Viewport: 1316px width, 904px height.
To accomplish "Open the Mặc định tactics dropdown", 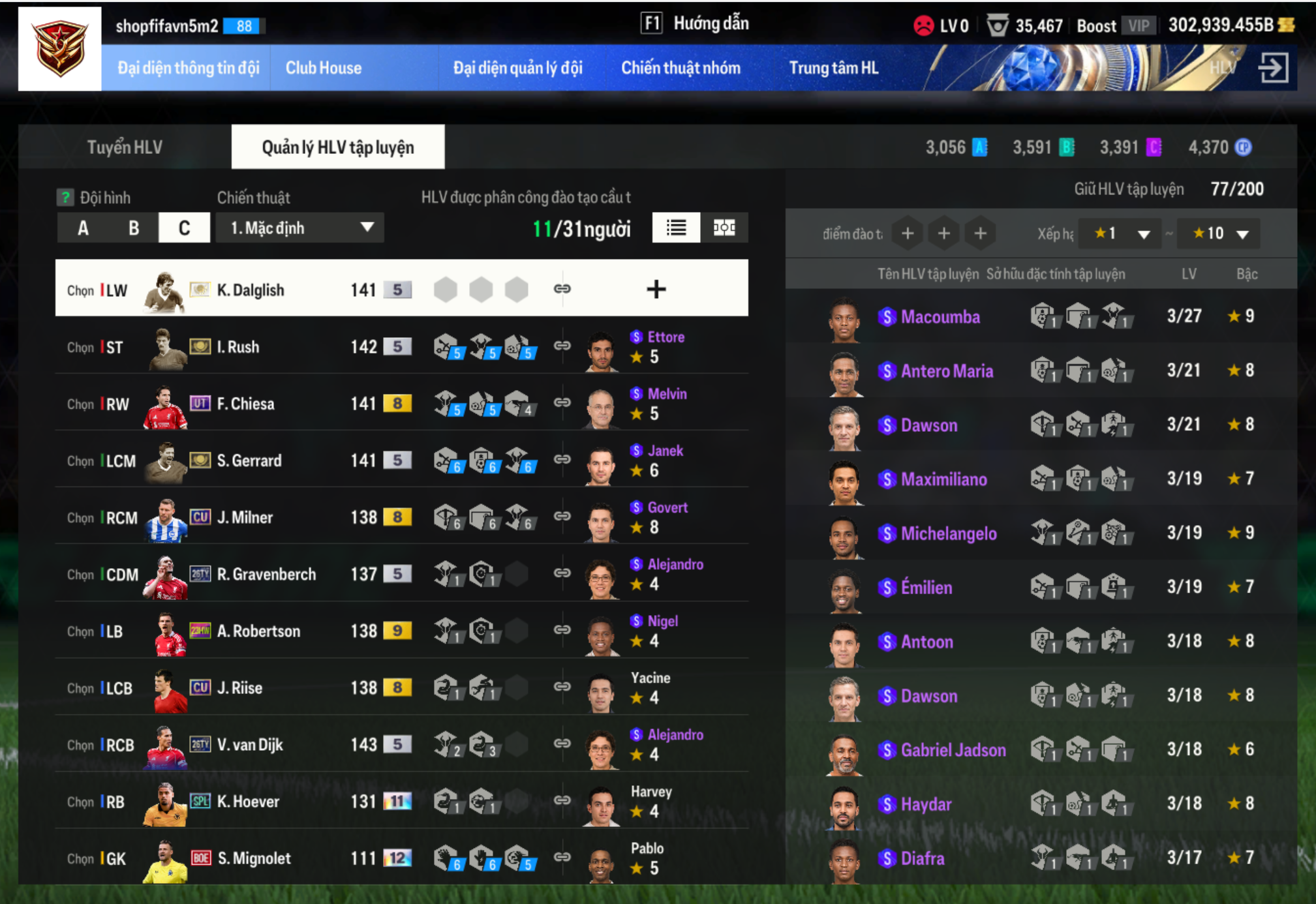I will coord(300,228).
